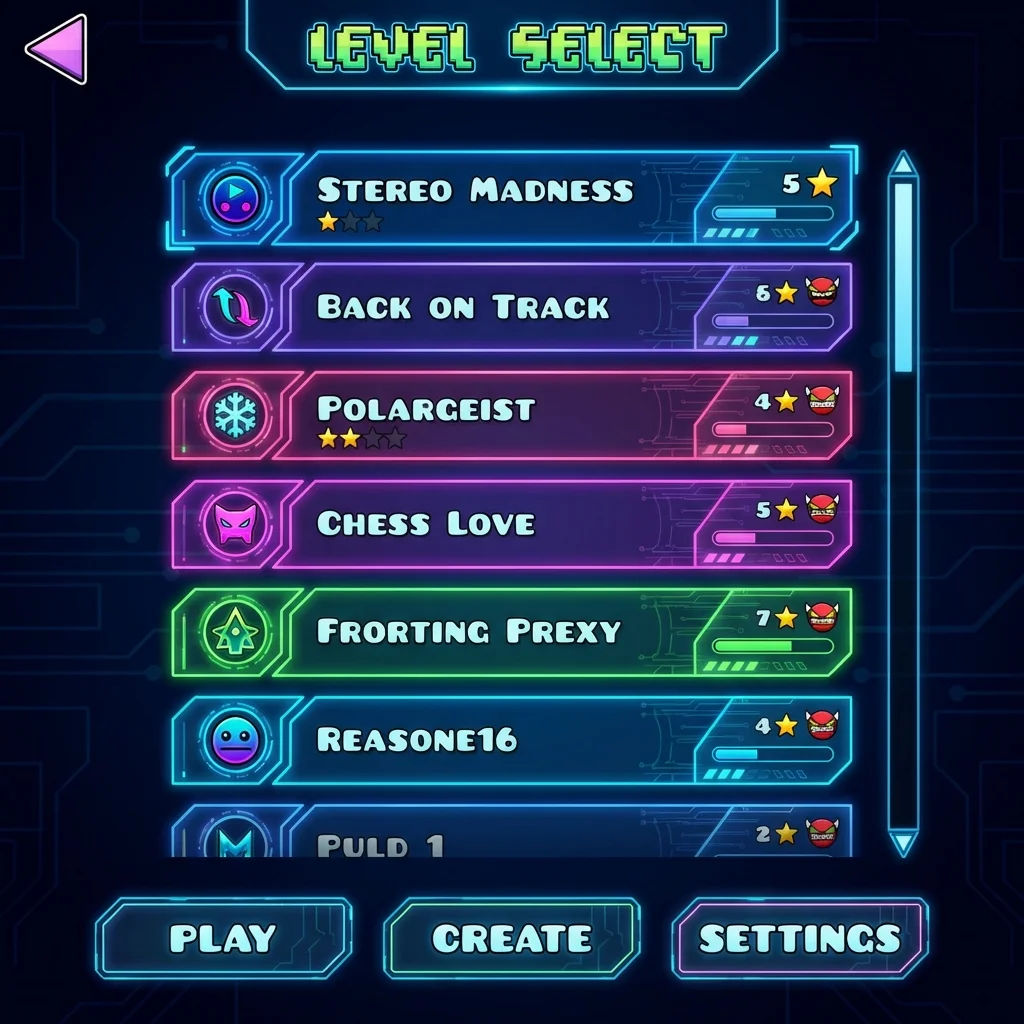Screen dimensions: 1024x1024
Task: Open the SETTINGS menu
Action: [799, 938]
